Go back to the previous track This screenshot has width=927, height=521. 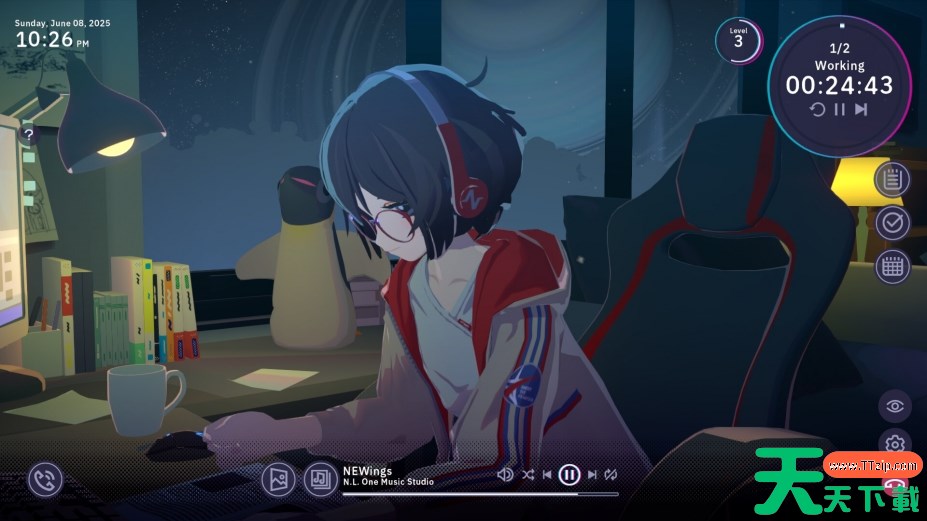[x=547, y=475]
